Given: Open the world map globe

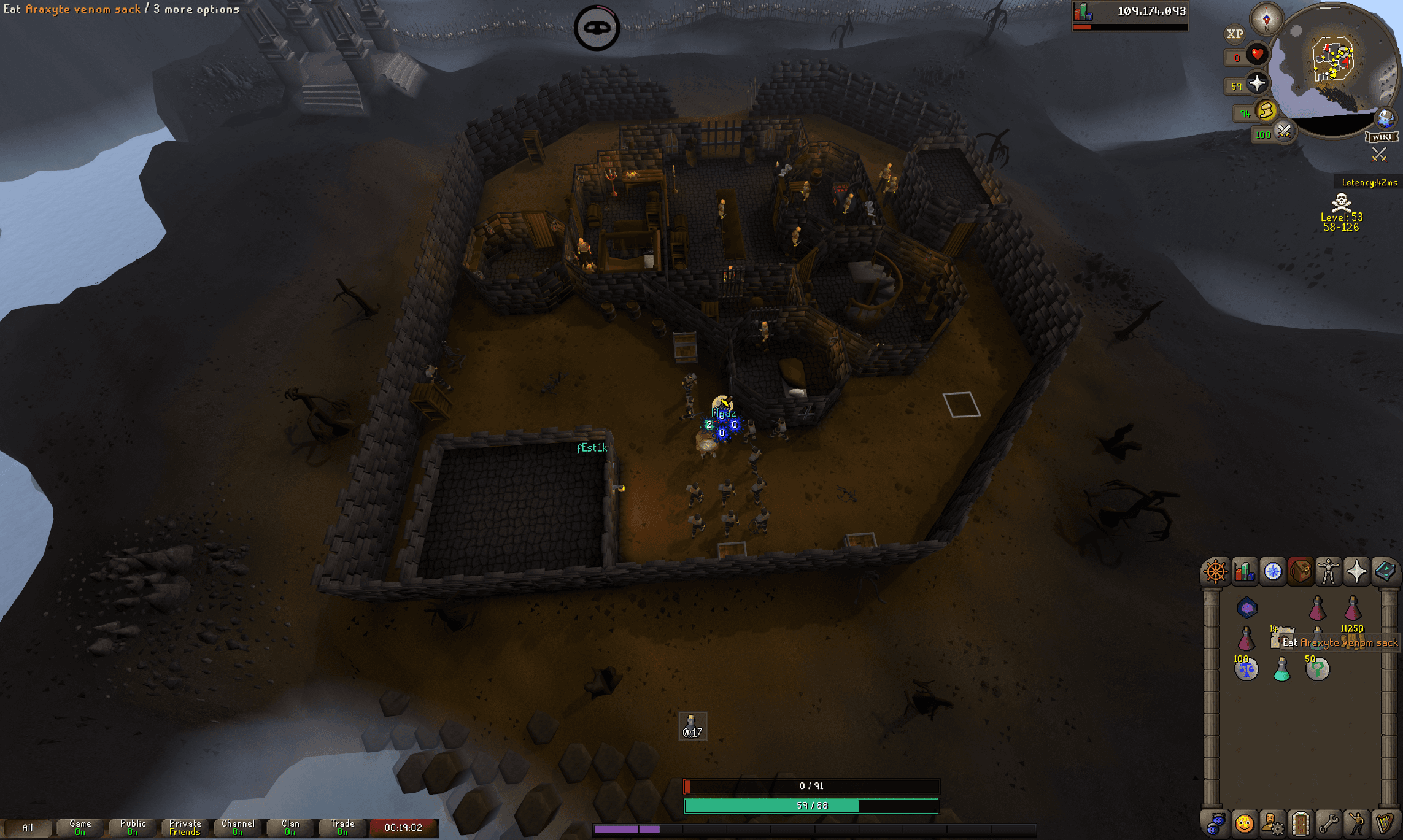Looking at the screenshot, I should coord(1386,118).
